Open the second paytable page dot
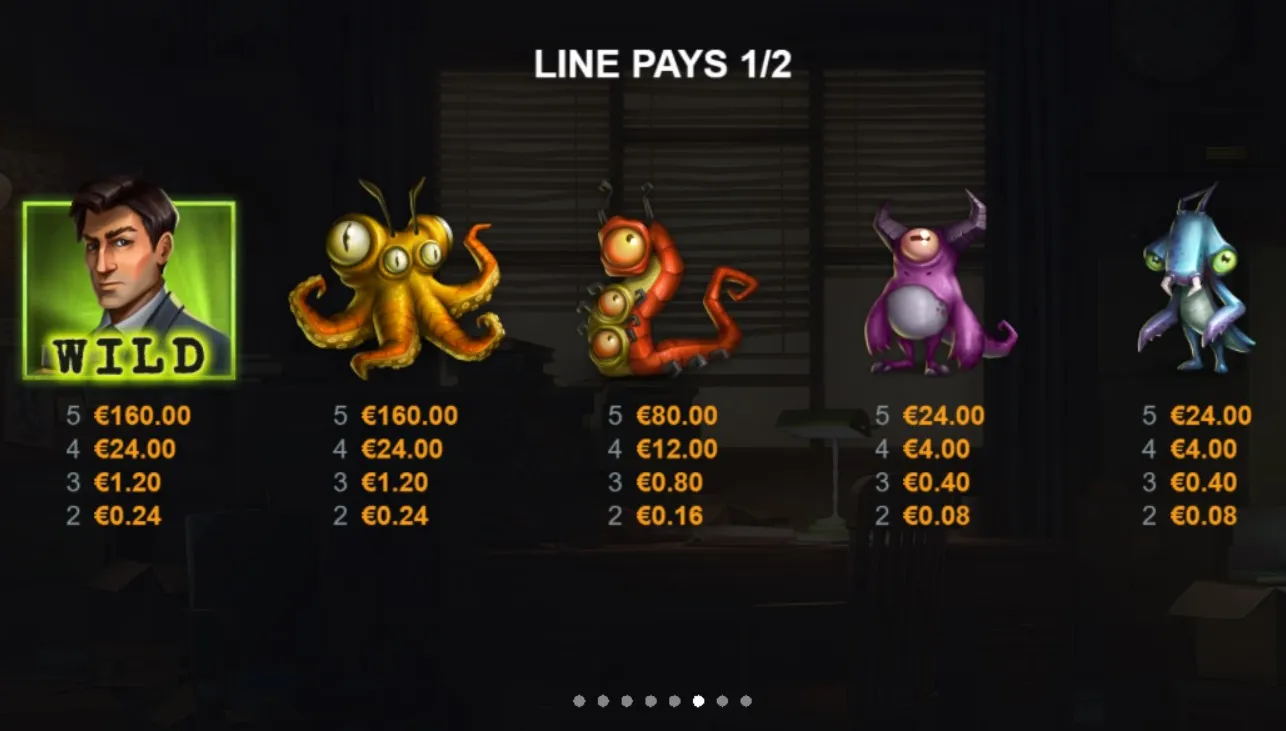Image resolution: width=1286 pixels, height=731 pixels. coord(603,700)
